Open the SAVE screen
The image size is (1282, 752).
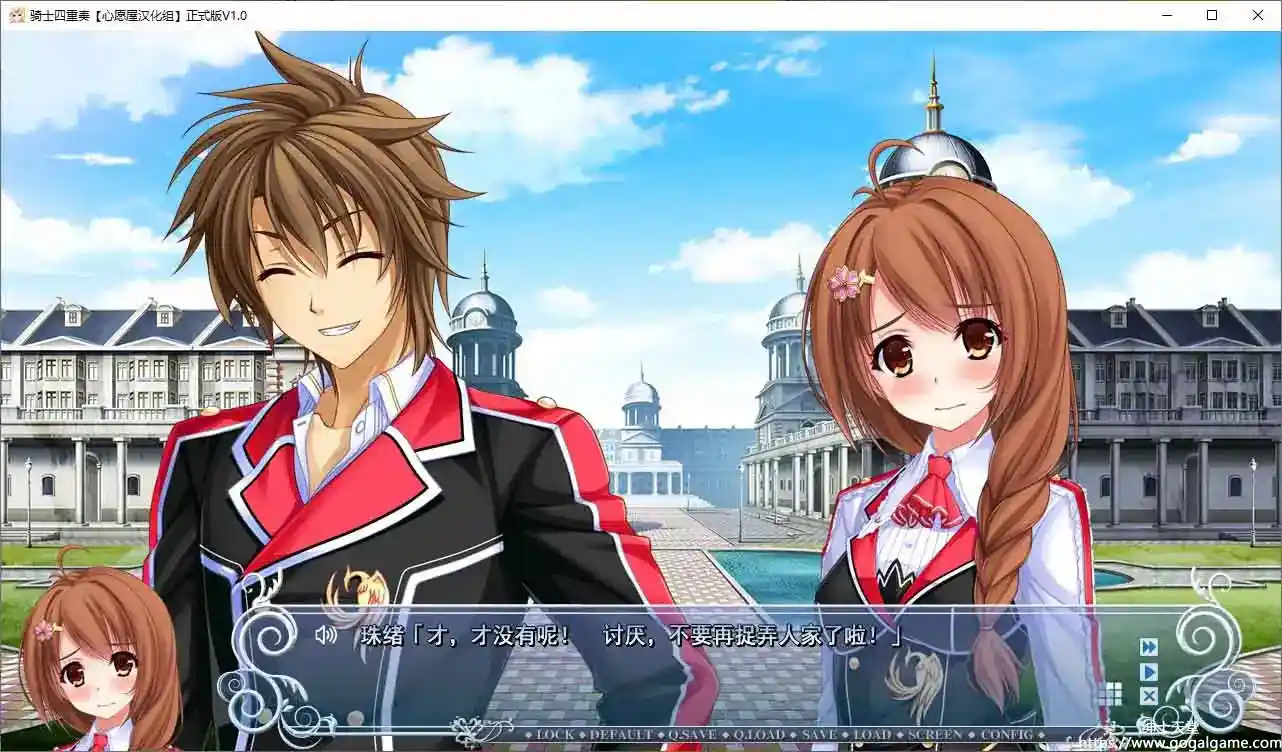click(x=820, y=735)
